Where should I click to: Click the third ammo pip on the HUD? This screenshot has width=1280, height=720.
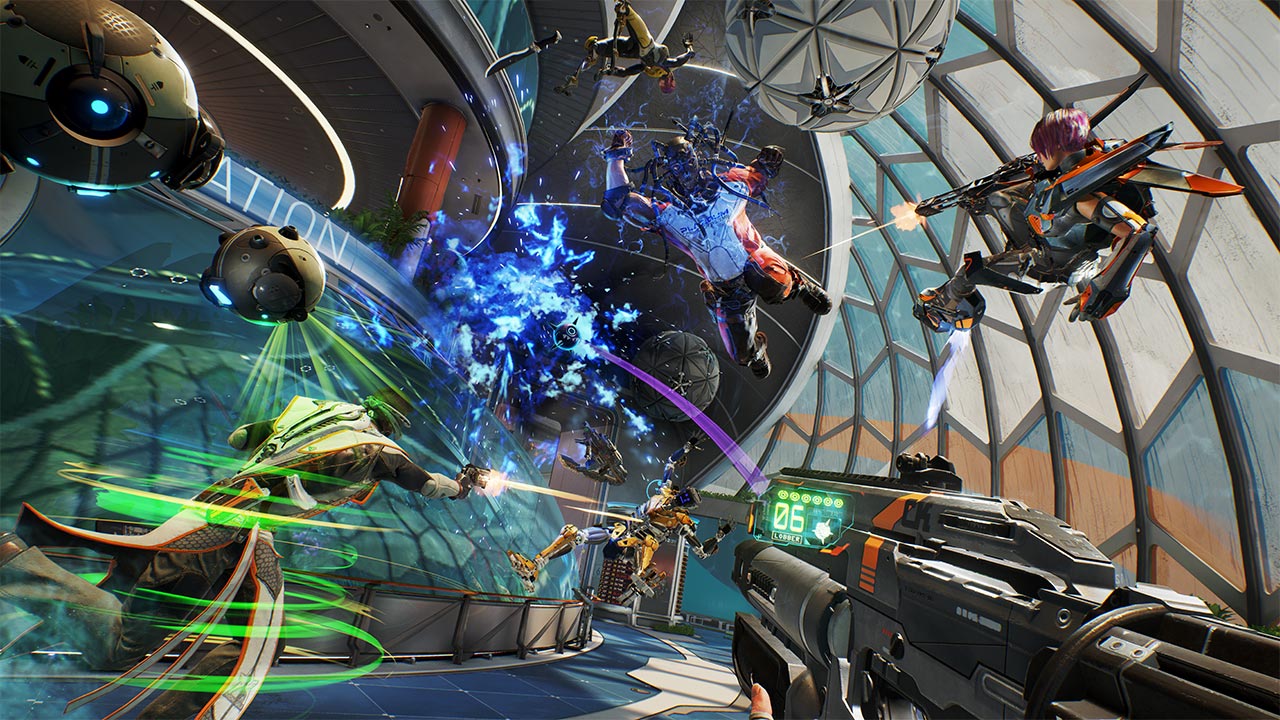point(806,499)
